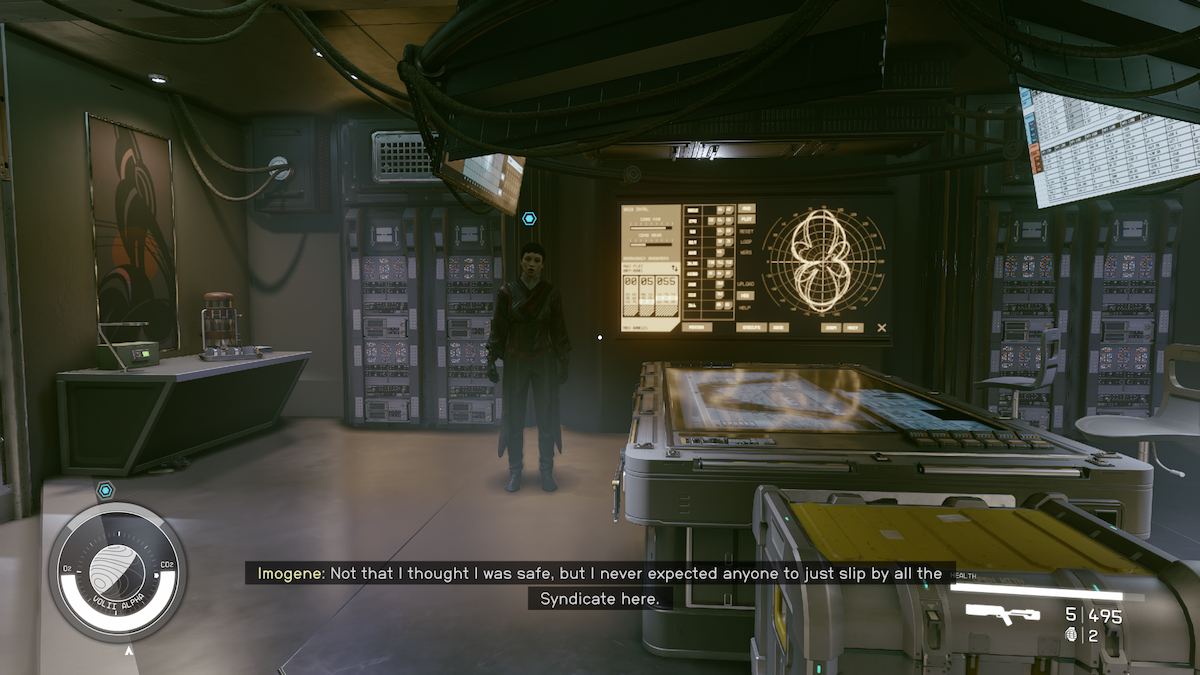Select the blue quest marker above Imogene
The width and height of the screenshot is (1200, 675).
point(529,218)
